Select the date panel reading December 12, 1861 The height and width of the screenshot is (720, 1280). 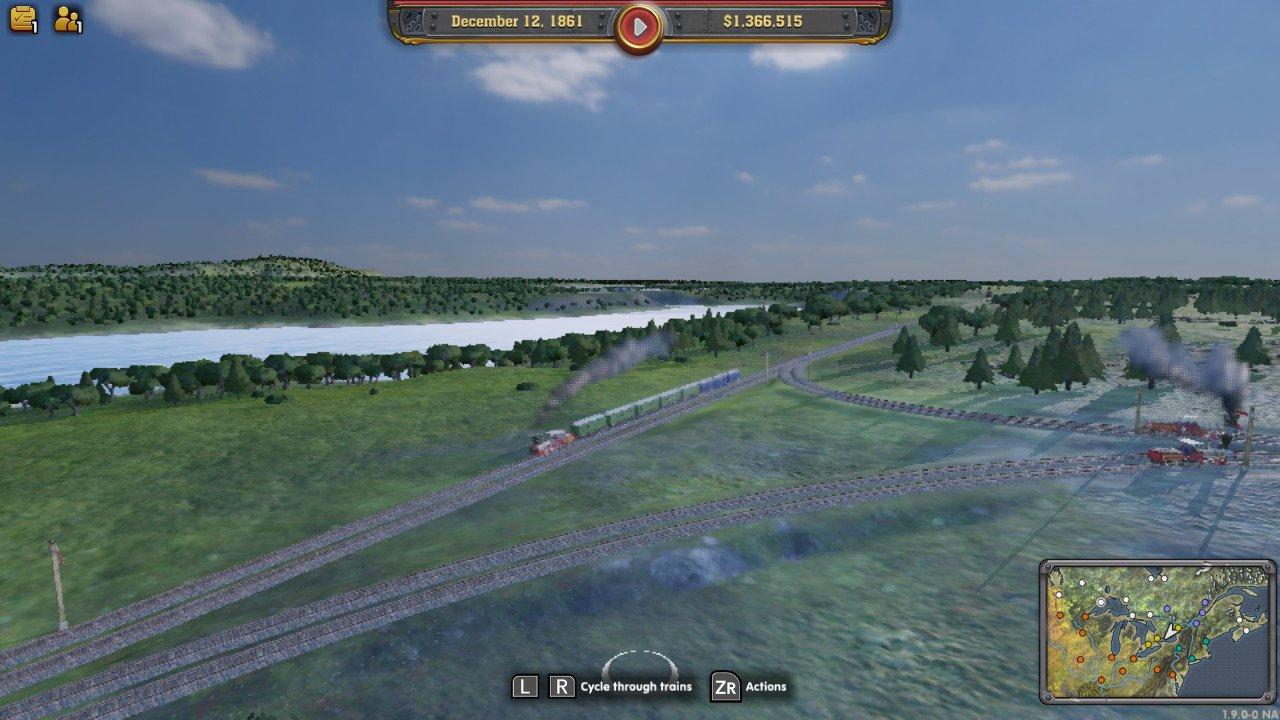tap(519, 20)
